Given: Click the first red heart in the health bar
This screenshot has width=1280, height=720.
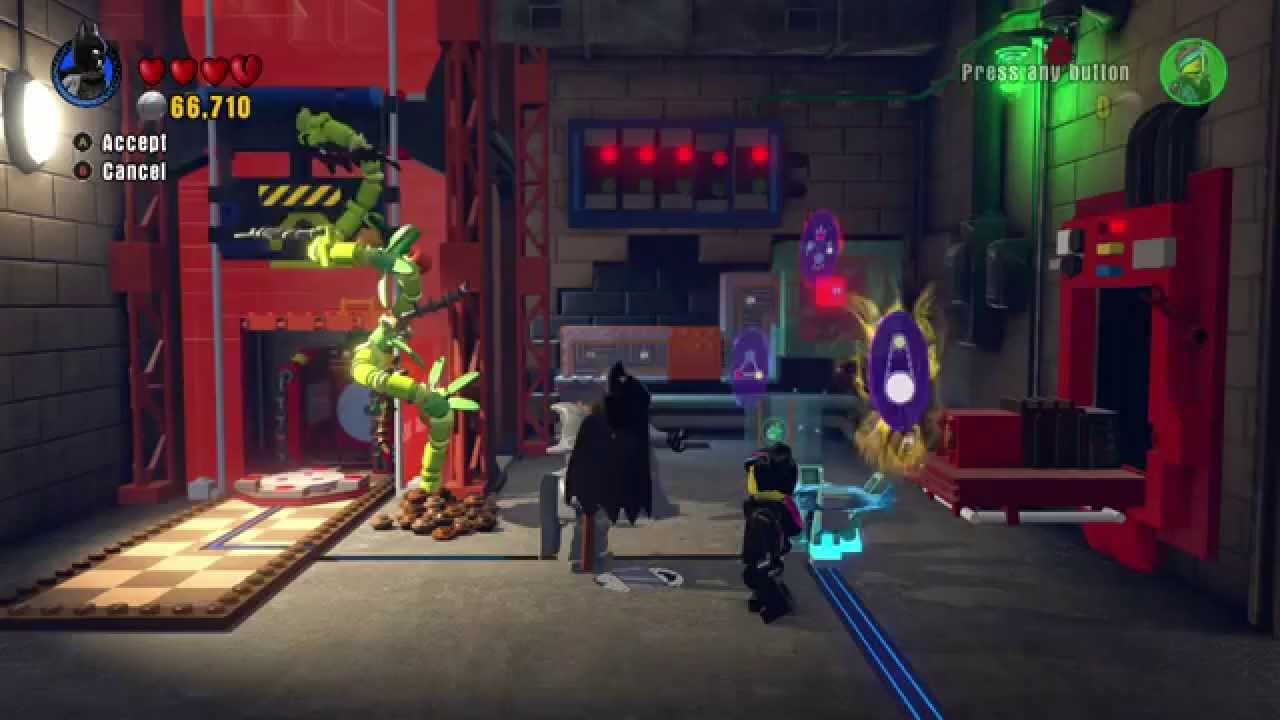Looking at the screenshot, I should pyautogui.click(x=150, y=70).
